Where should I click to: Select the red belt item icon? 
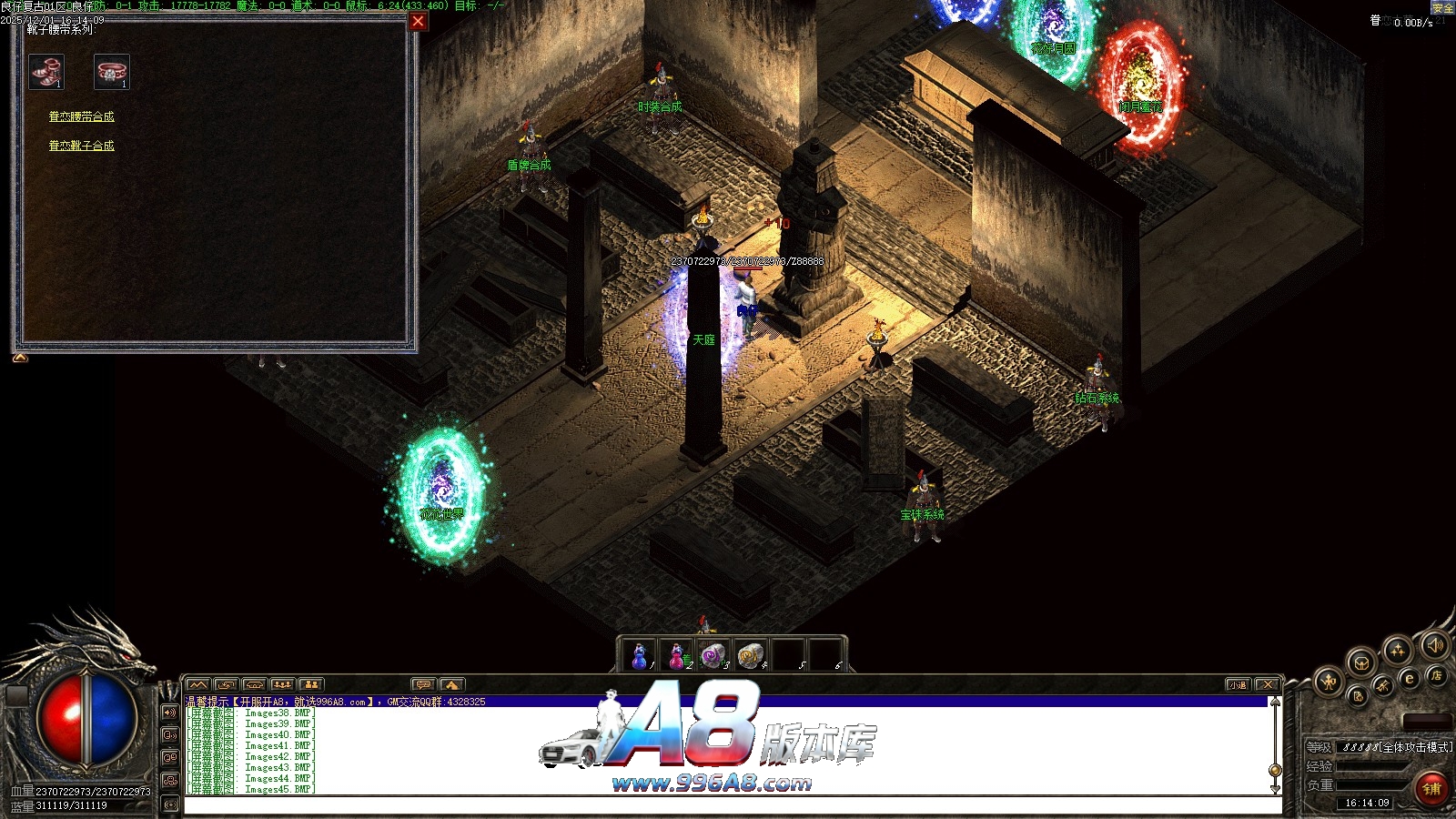pyautogui.click(x=111, y=72)
